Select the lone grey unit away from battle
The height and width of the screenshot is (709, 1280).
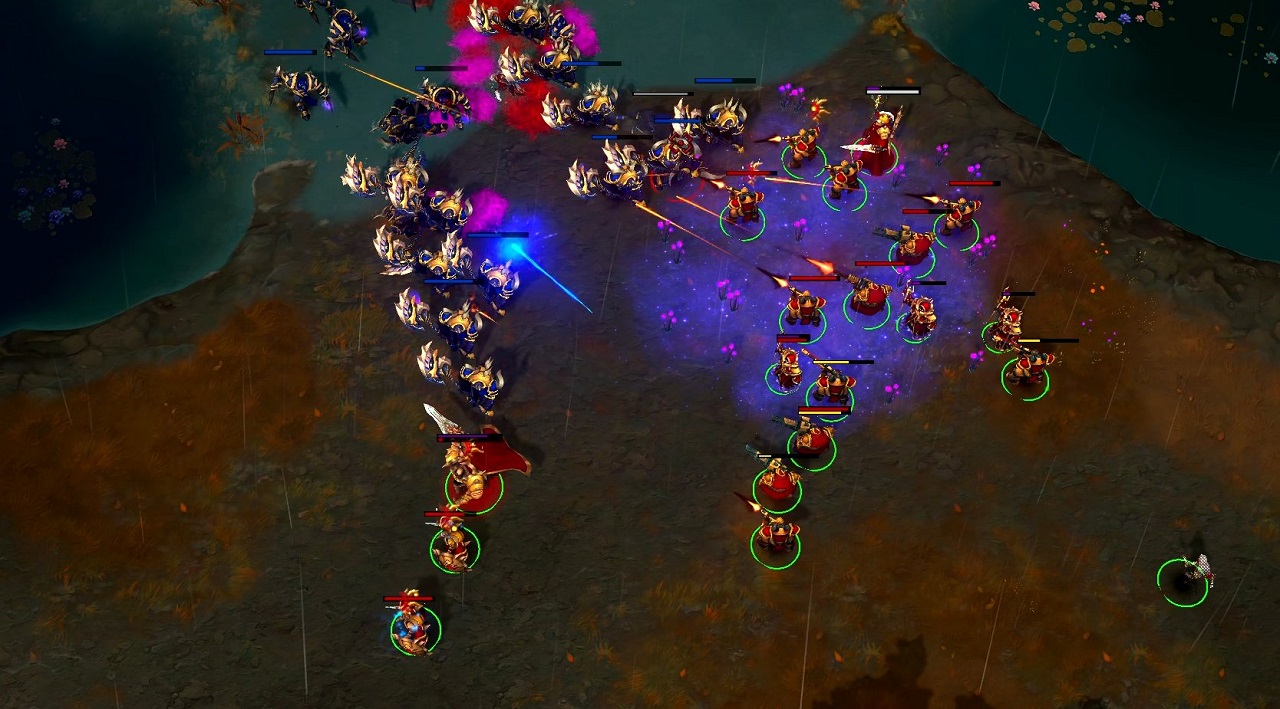click(x=1189, y=576)
